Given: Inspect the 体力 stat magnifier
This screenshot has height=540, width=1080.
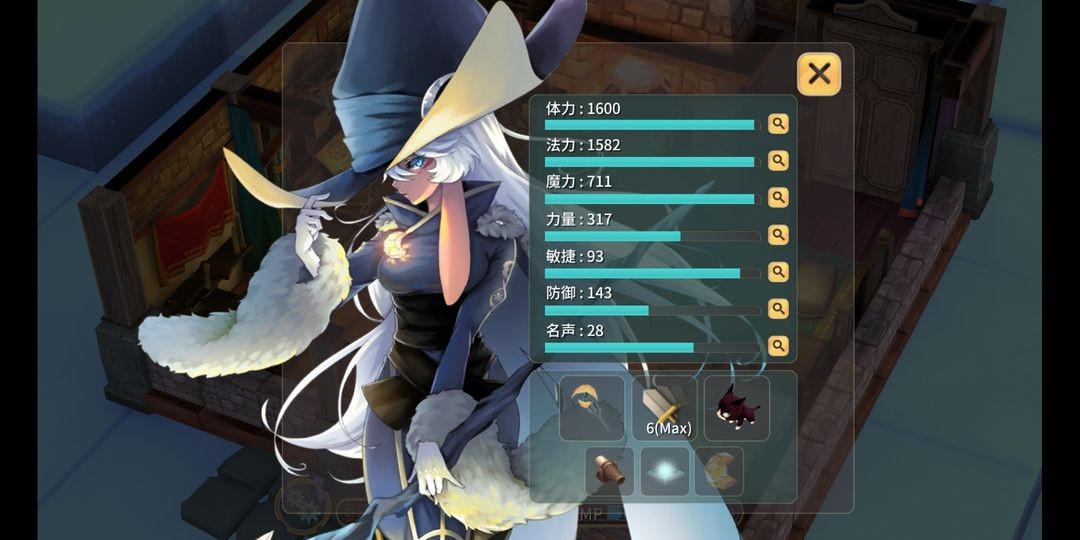Looking at the screenshot, I should [778, 124].
